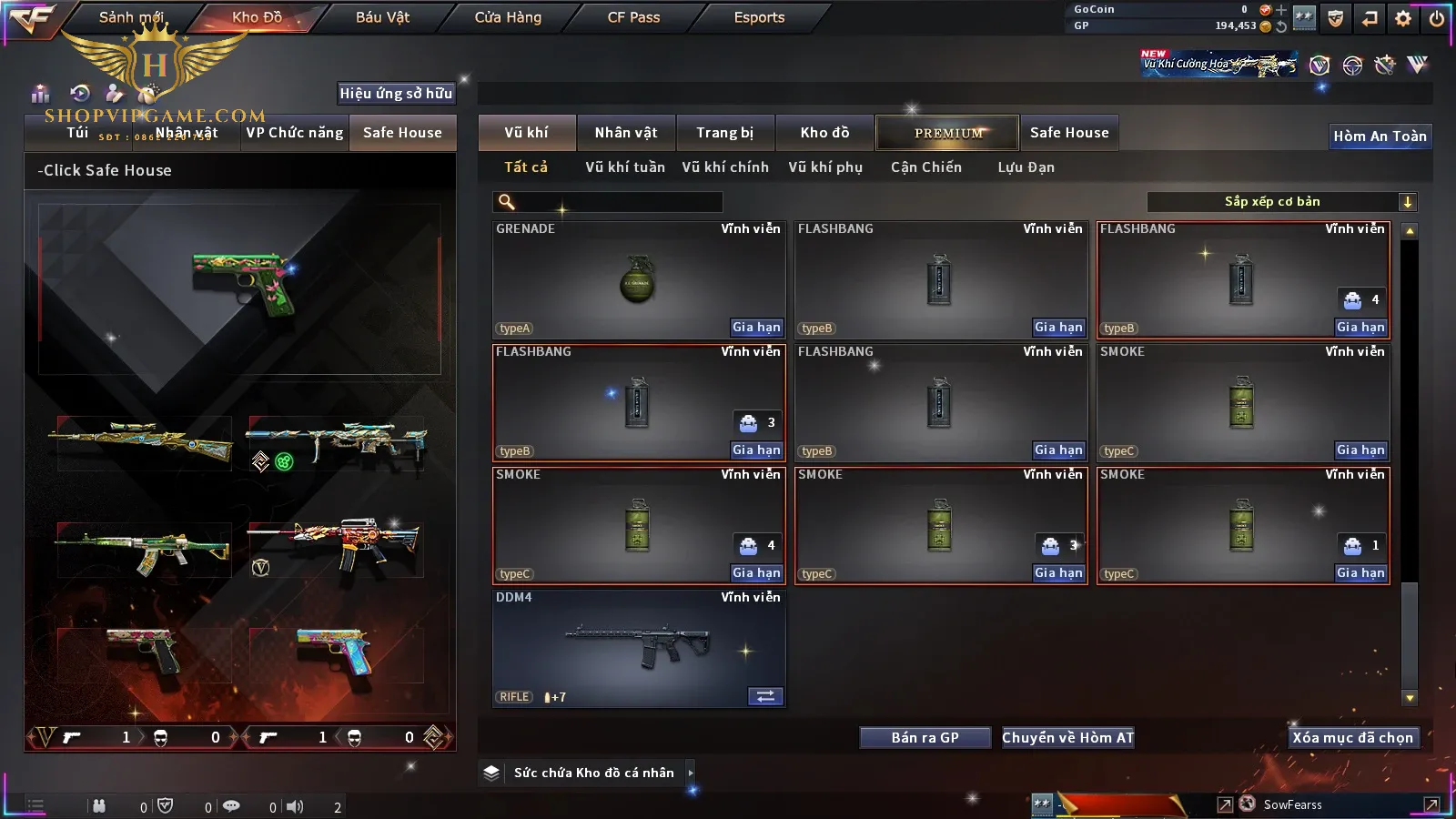Click Xóa mục đã chọn button
The image size is (1456, 819).
tap(1352, 738)
